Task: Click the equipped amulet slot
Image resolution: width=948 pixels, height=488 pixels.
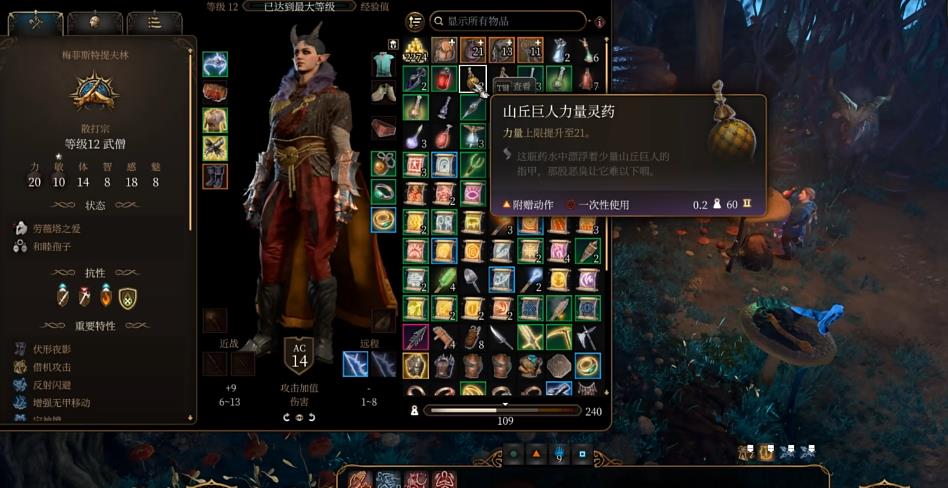Action: point(384,163)
